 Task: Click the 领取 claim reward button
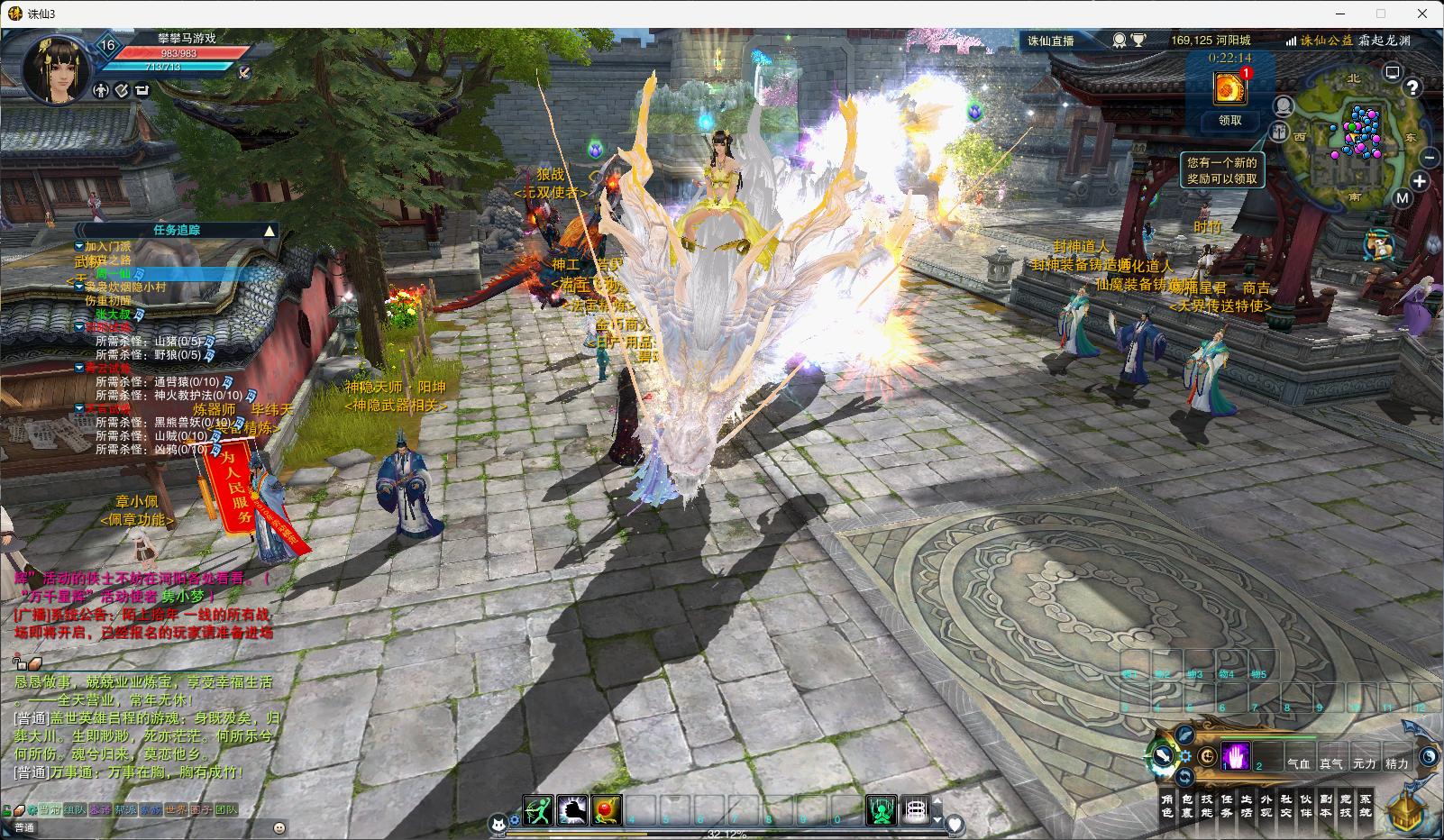pyautogui.click(x=1229, y=120)
